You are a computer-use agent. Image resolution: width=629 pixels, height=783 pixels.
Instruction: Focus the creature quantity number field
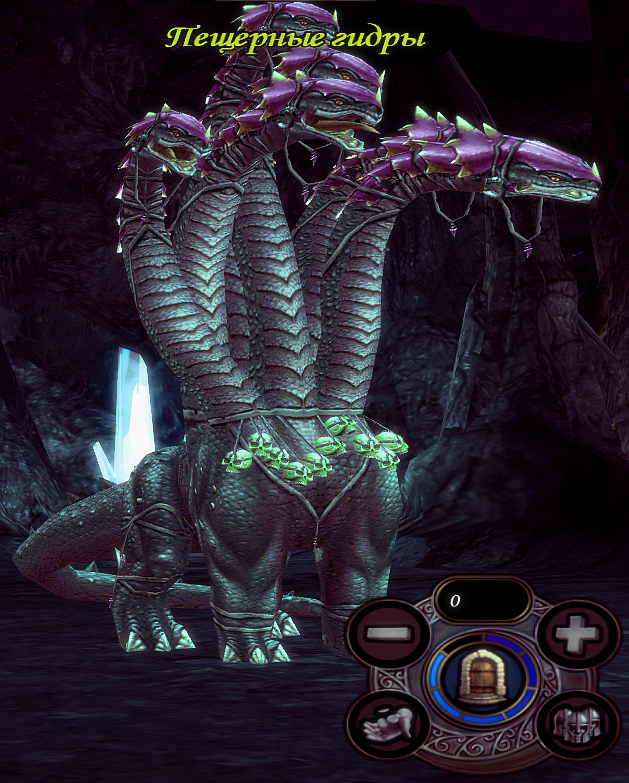tap(483, 601)
